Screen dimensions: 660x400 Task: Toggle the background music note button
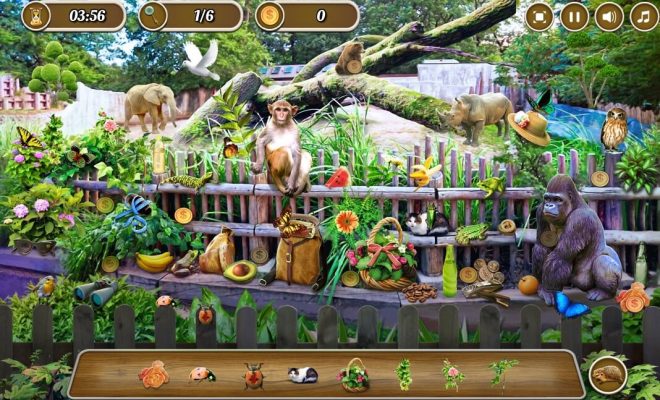[644, 16]
